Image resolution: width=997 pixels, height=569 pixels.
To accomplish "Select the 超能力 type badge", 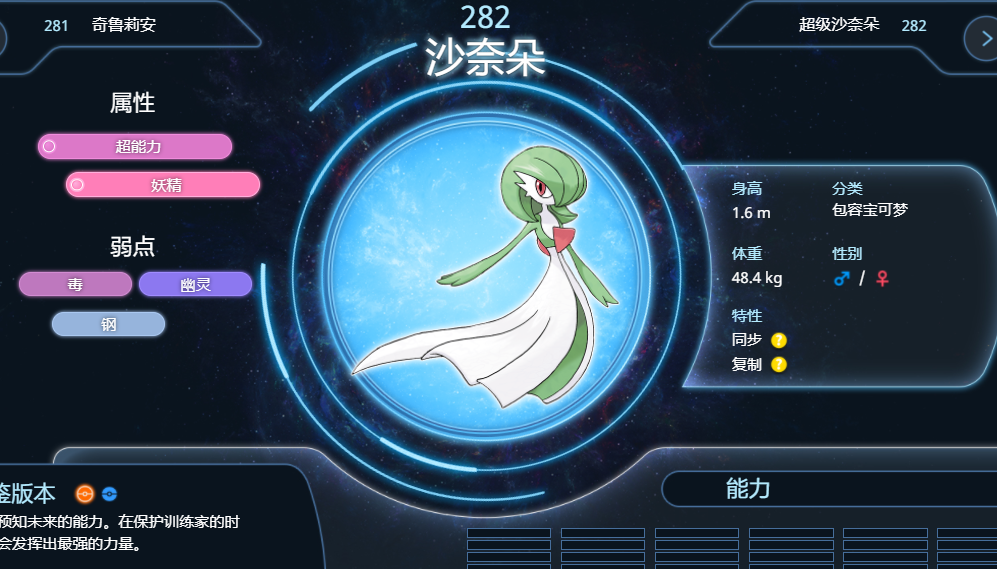I will [135, 147].
